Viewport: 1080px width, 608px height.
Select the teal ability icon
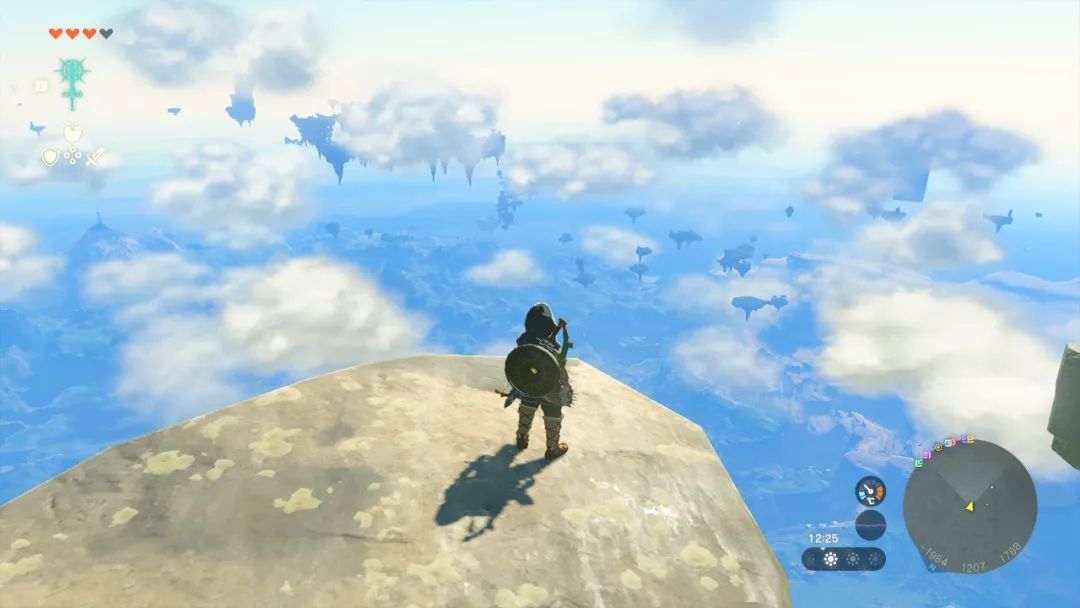click(x=72, y=80)
